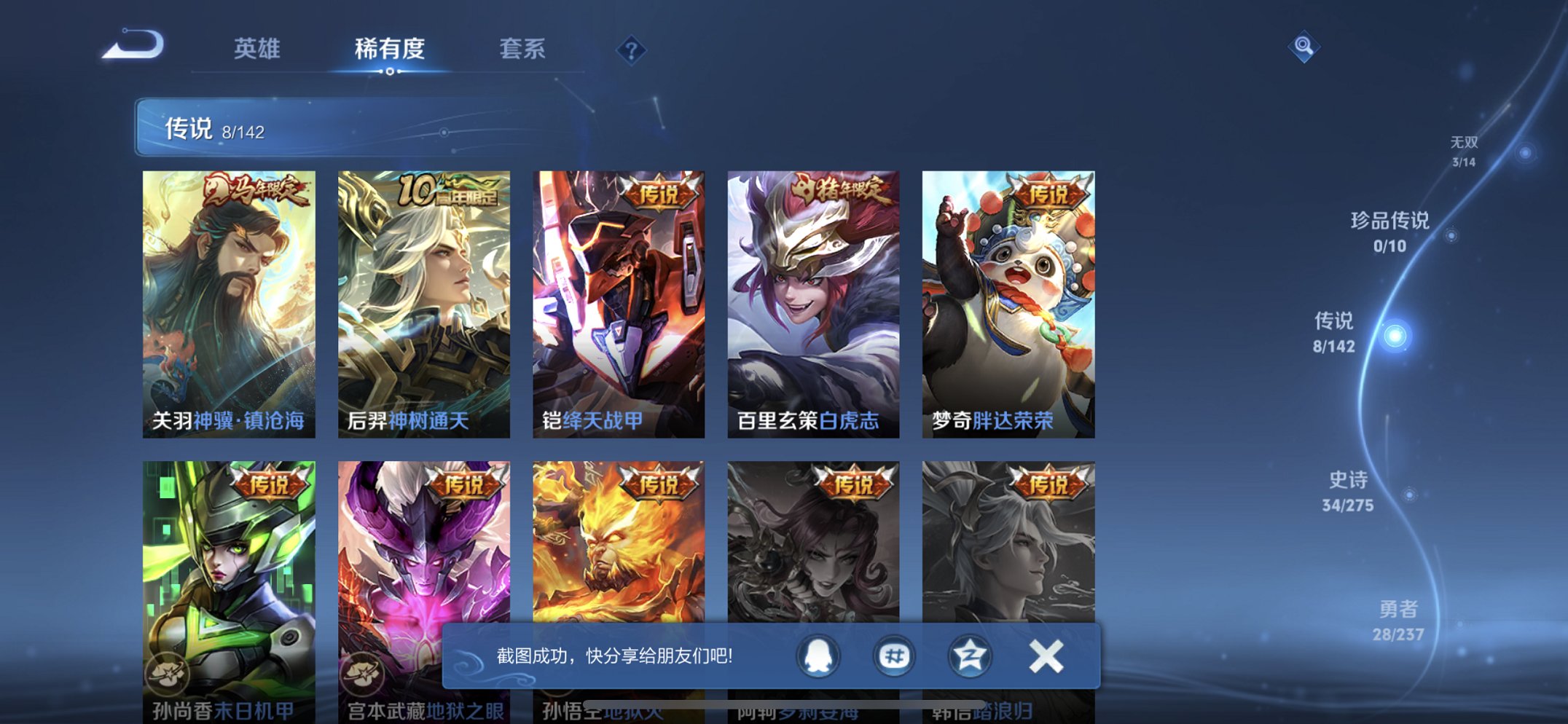Share screenshot via the QZone icon

point(969,655)
